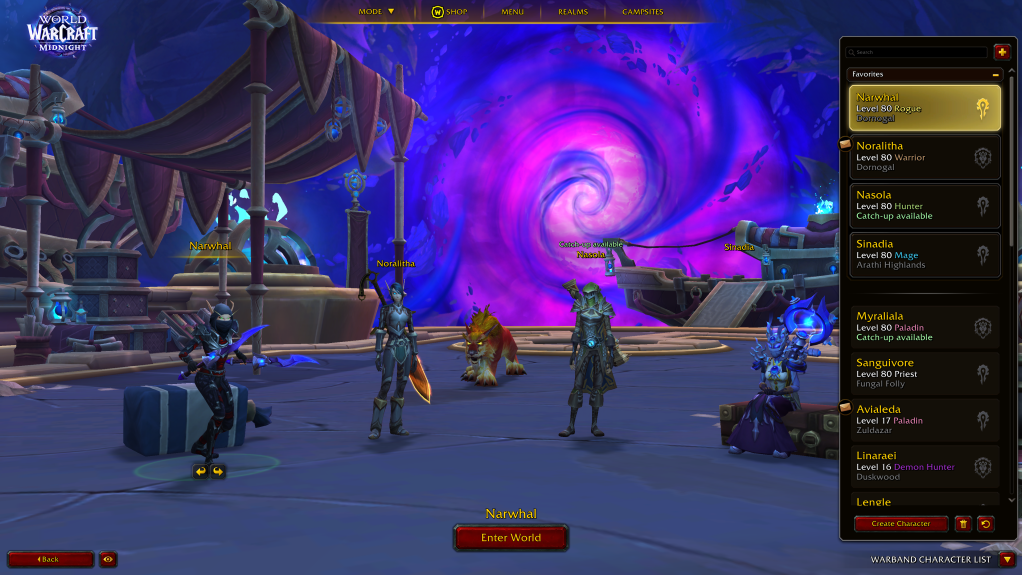Viewport: 1022px width, 575px height.
Task: Open the top bar Menu
Action: click(512, 12)
